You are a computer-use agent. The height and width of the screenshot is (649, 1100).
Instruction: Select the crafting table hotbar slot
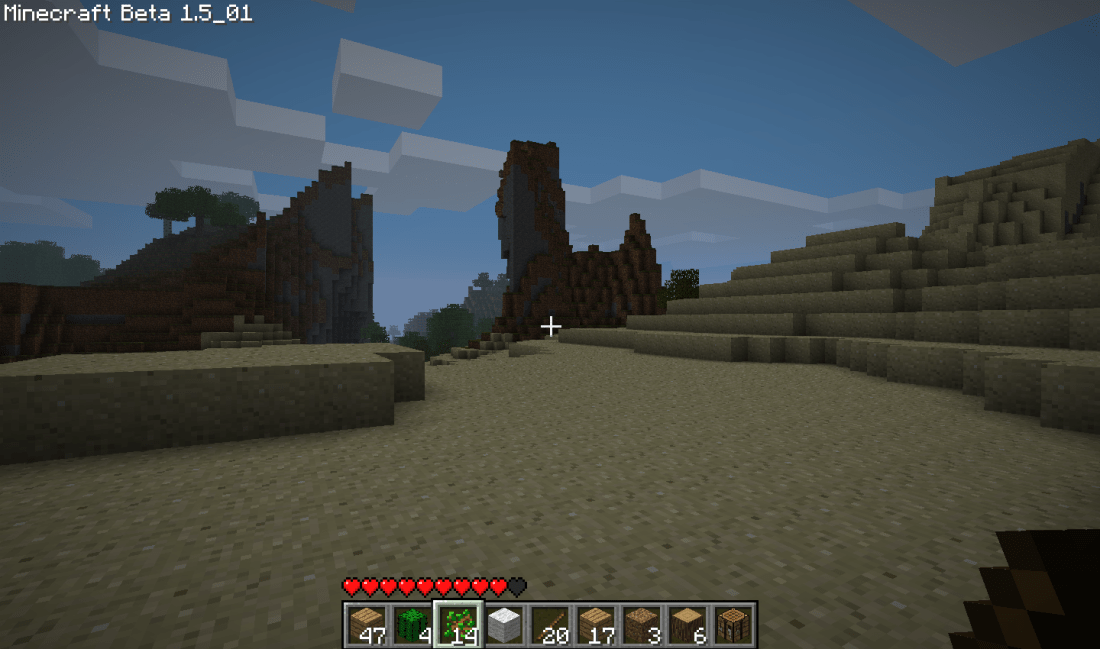[x=734, y=624]
